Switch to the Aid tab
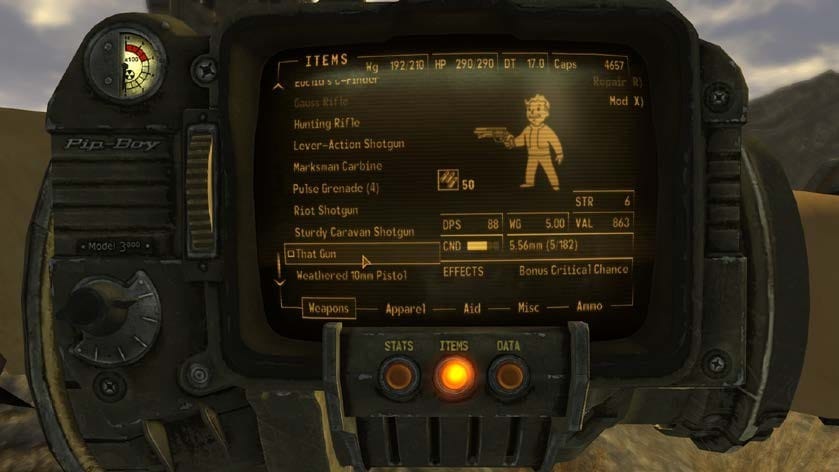This screenshot has height=472, width=839. click(472, 309)
